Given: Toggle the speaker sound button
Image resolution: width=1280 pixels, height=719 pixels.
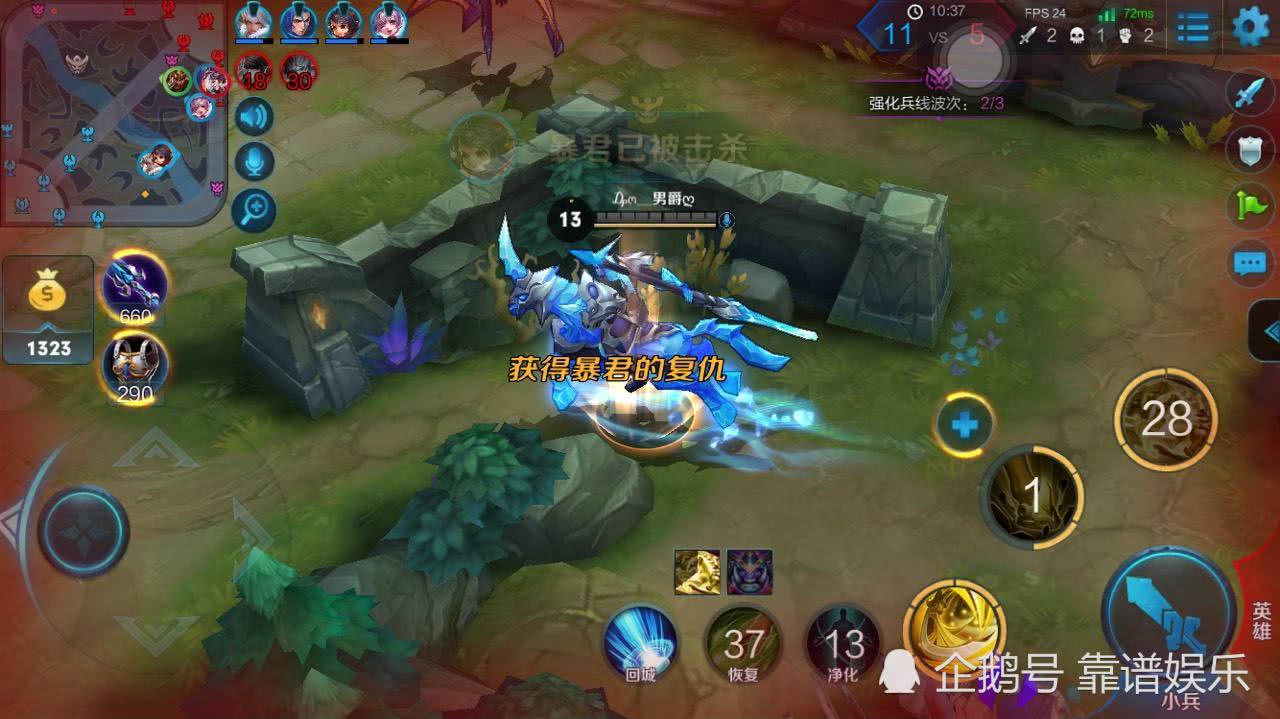Looking at the screenshot, I should click(x=255, y=117).
